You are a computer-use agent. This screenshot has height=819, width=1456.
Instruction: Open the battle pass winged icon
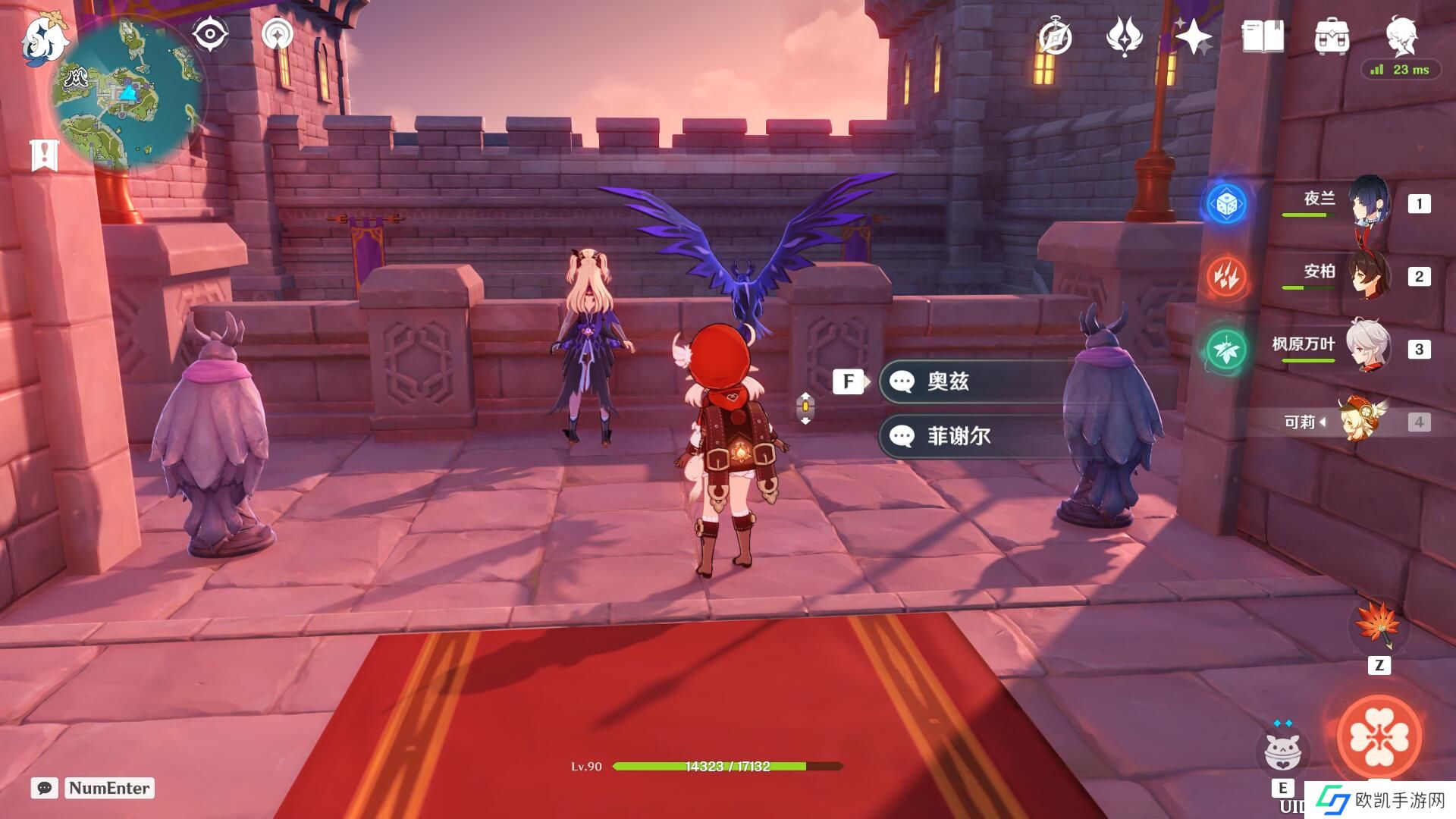point(1124,36)
